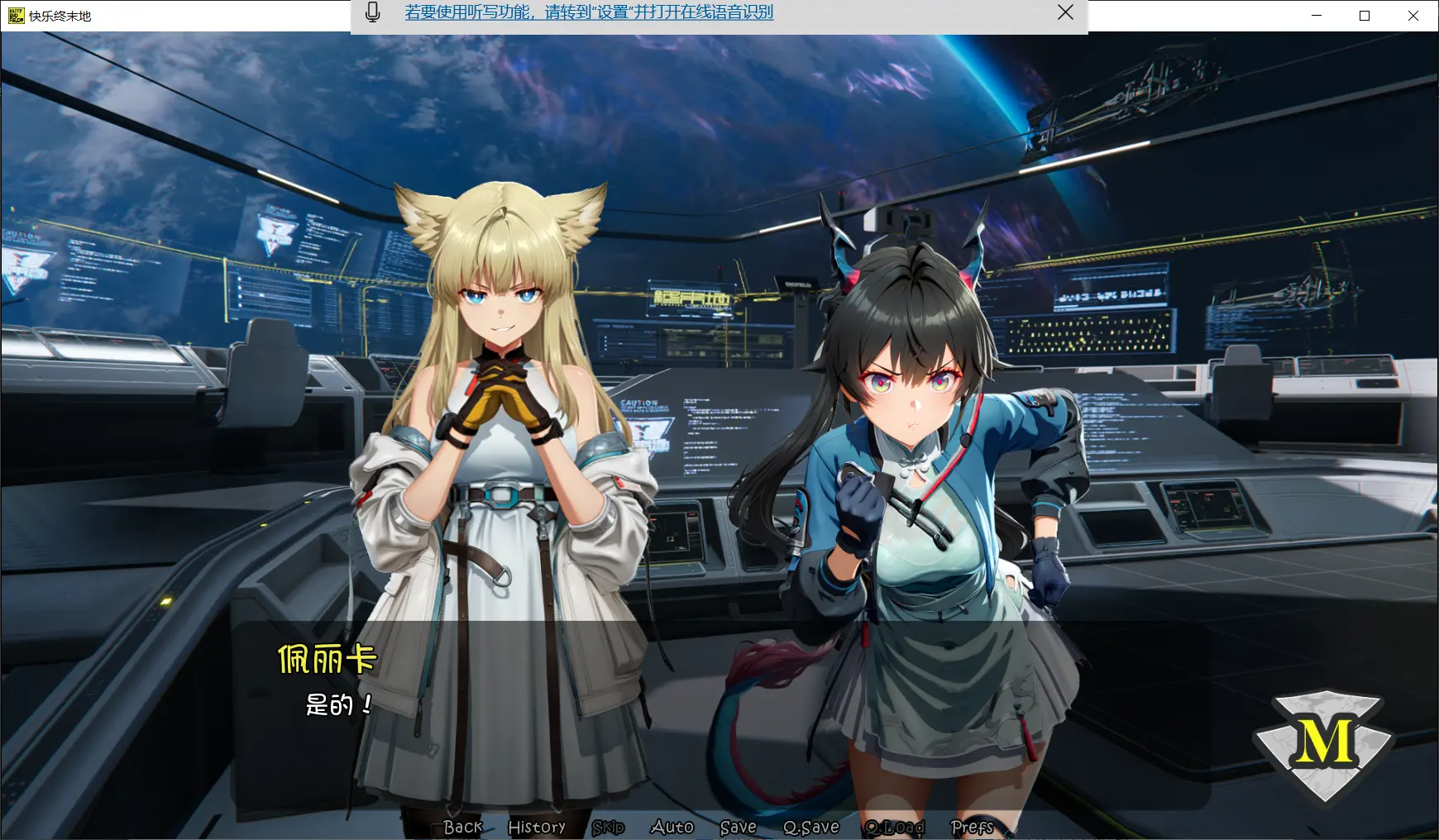Screen dimensions: 1439x840
Task: Quick save with Q.Save
Action: [810, 827]
